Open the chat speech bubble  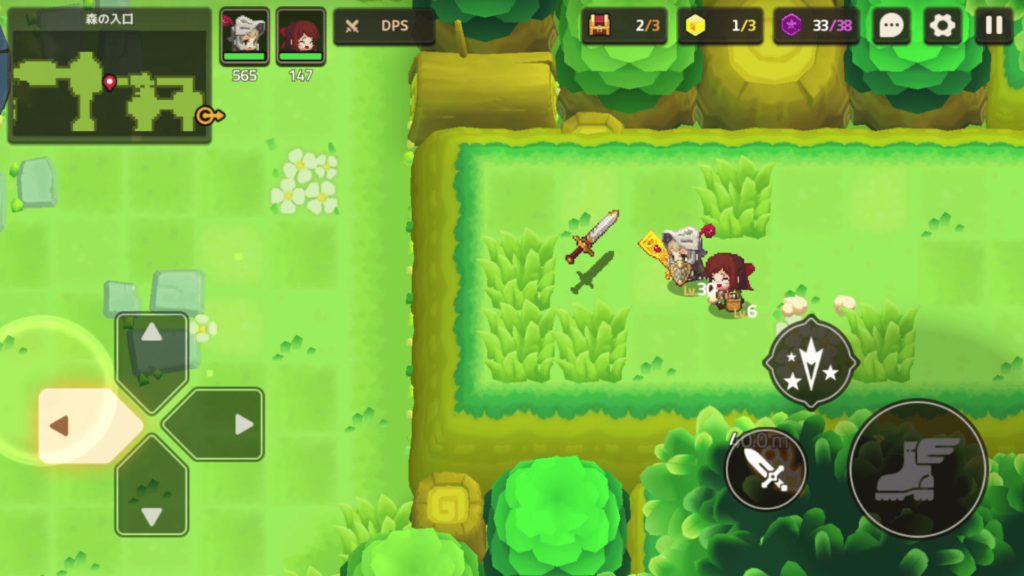point(891,26)
